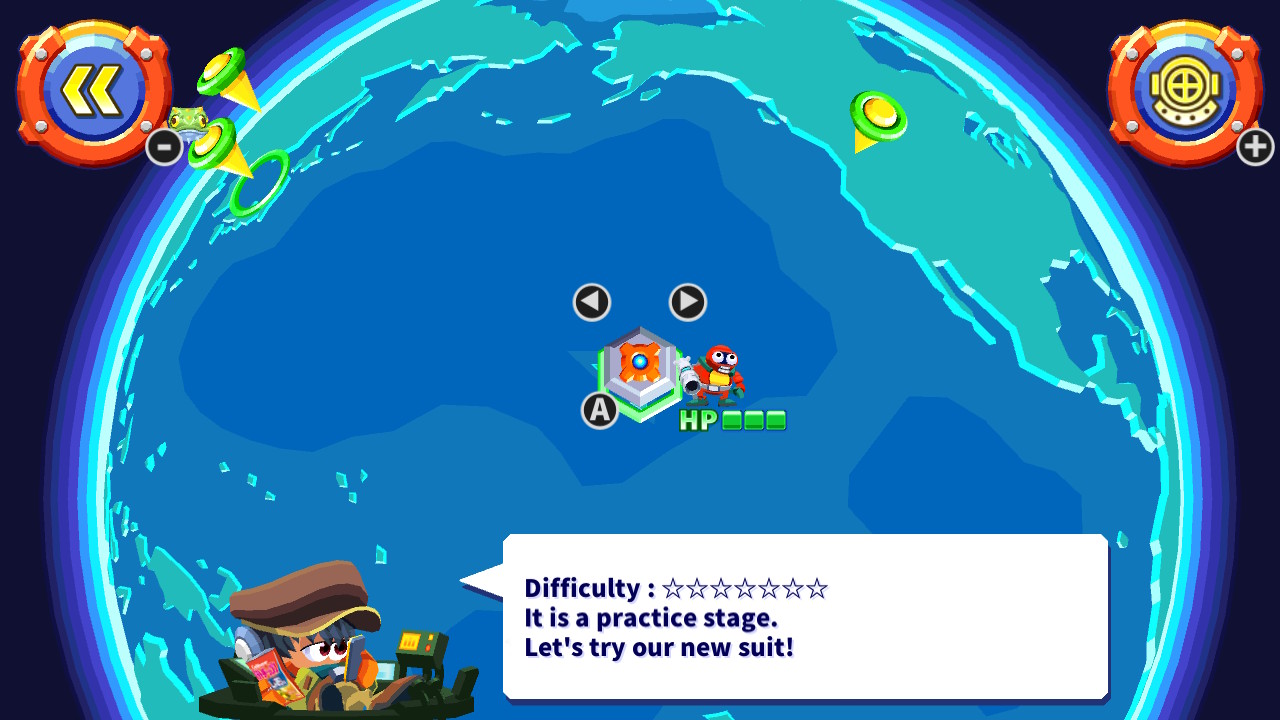This screenshot has height=720, width=1280.
Task: Click the green ring marker on the map
Action: [262, 183]
